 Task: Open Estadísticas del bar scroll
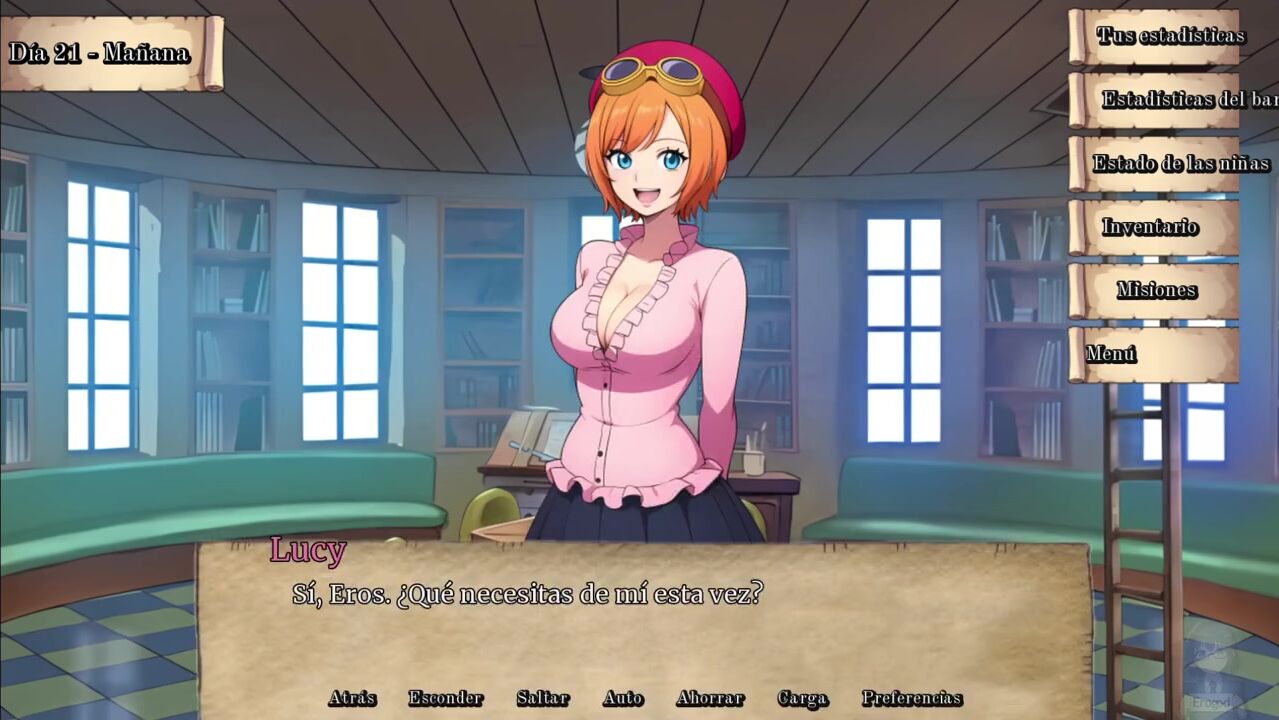[x=1170, y=100]
